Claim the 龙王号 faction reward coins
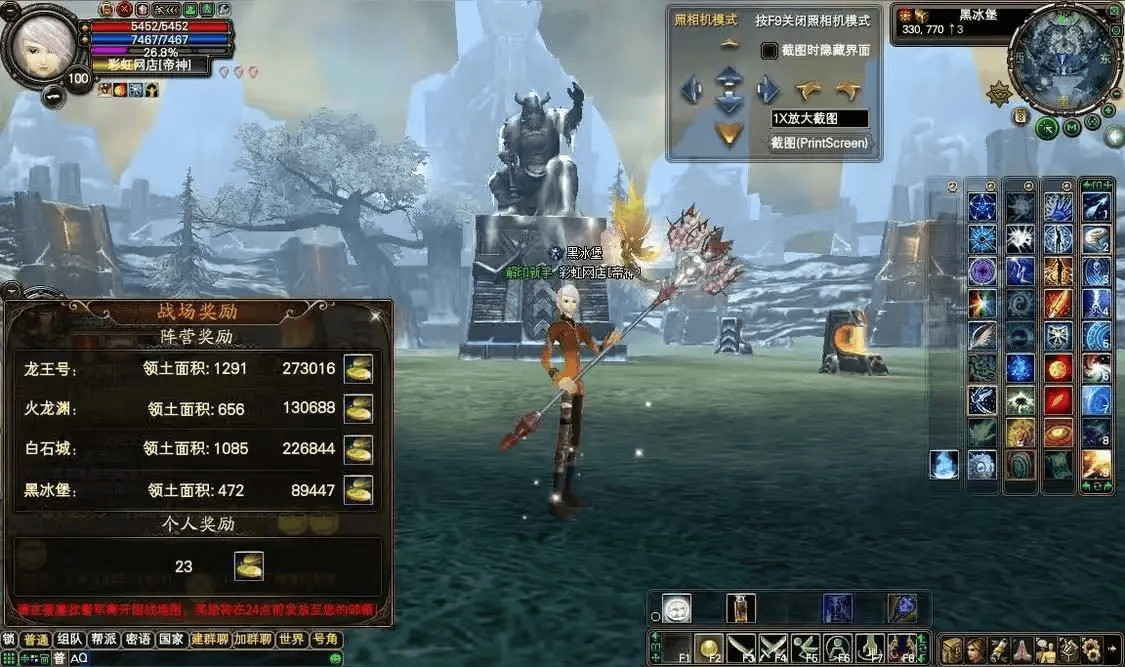This screenshot has height=667, width=1125. 358,368
